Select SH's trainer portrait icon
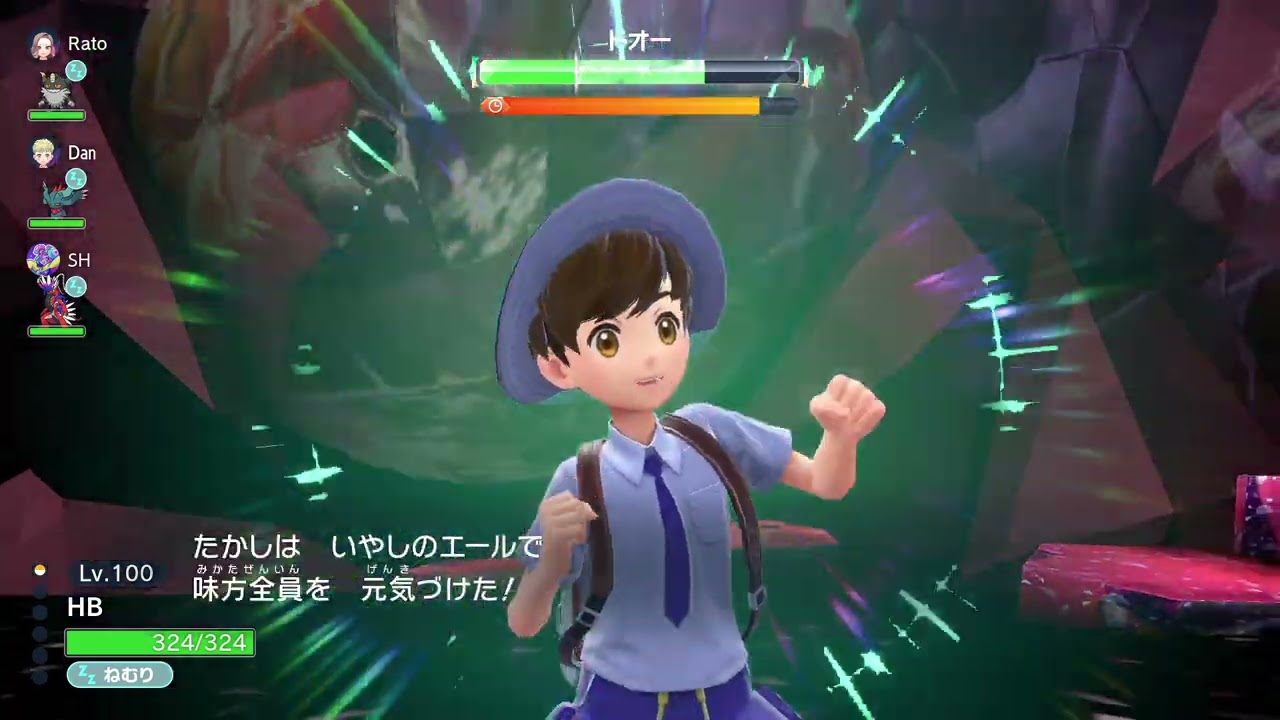 click(x=42, y=259)
